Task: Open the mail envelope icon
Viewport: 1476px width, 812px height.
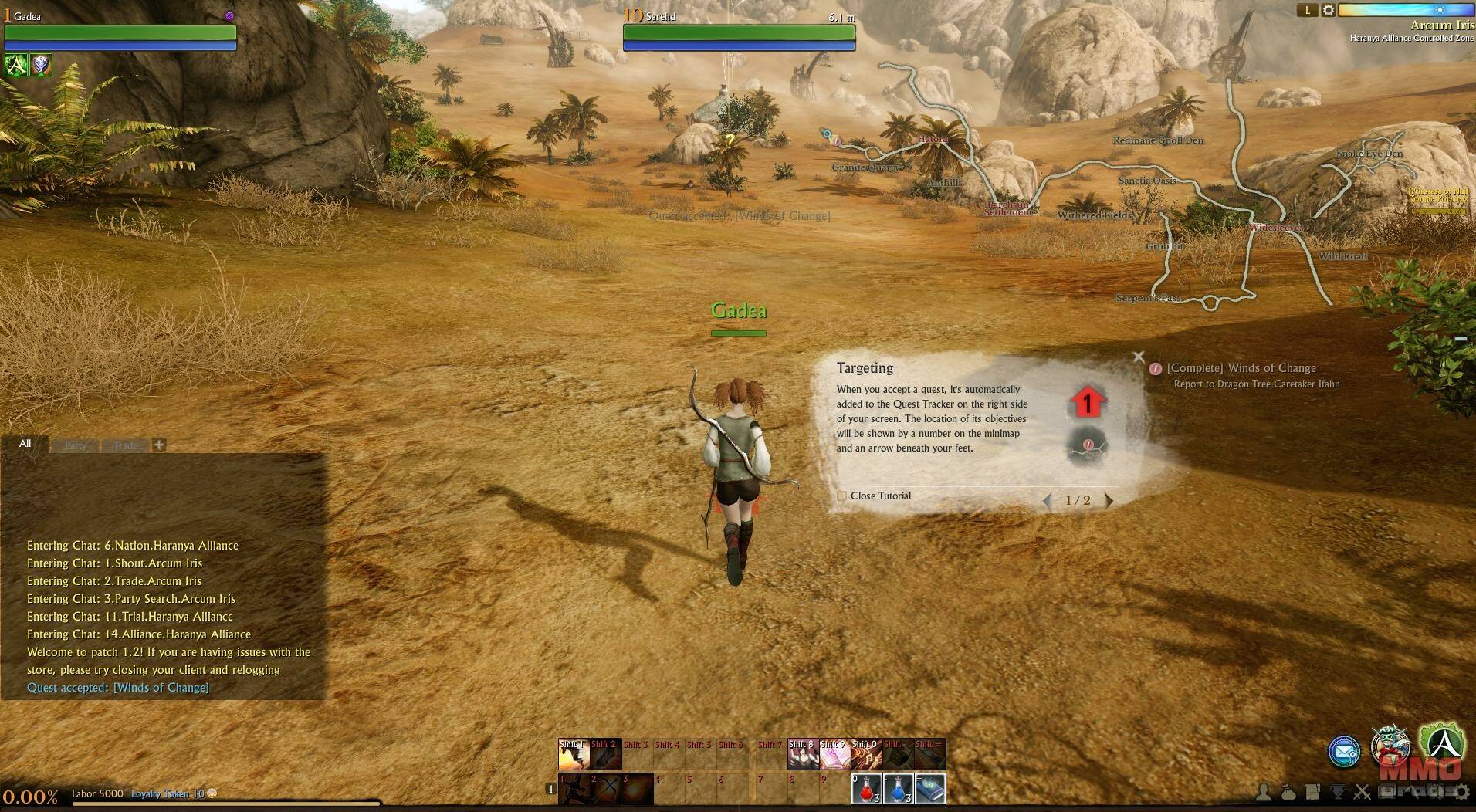Action: click(x=1344, y=751)
